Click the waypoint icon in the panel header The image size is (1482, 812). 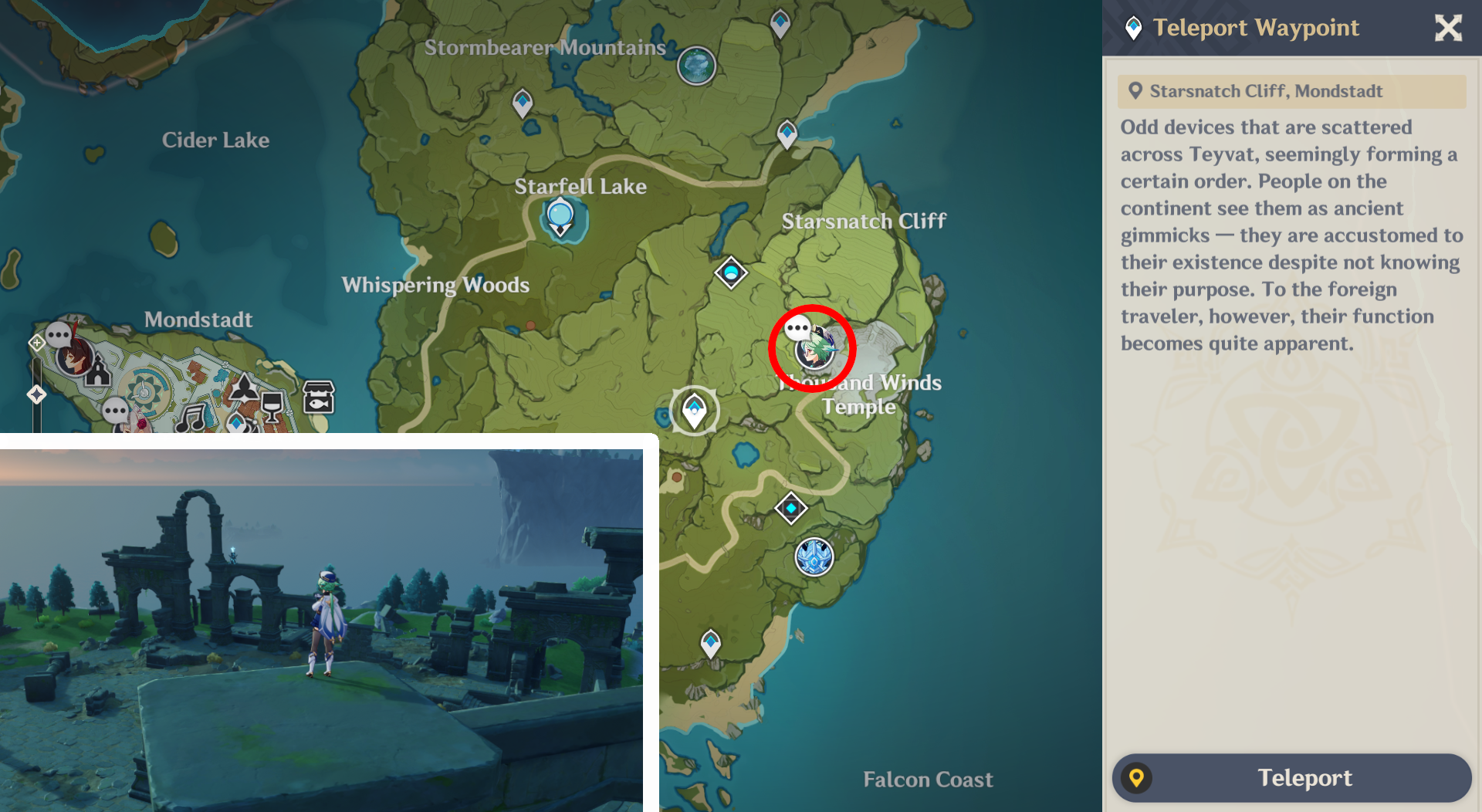coord(1133,28)
